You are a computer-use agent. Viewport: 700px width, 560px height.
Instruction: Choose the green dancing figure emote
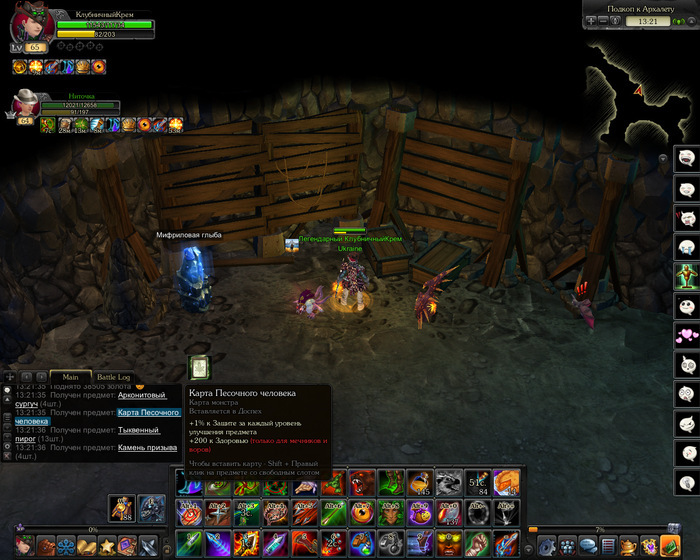click(x=686, y=275)
